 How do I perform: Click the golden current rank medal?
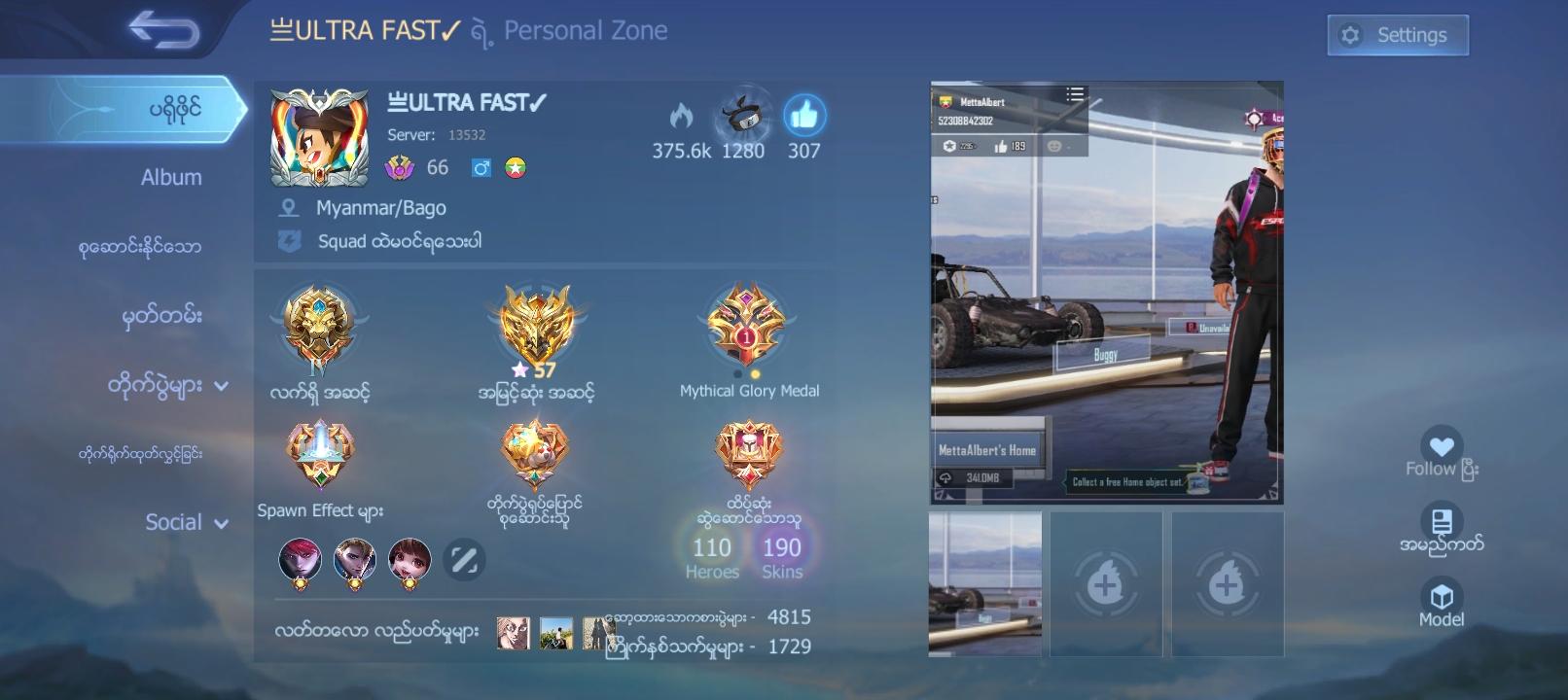coord(319,326)
